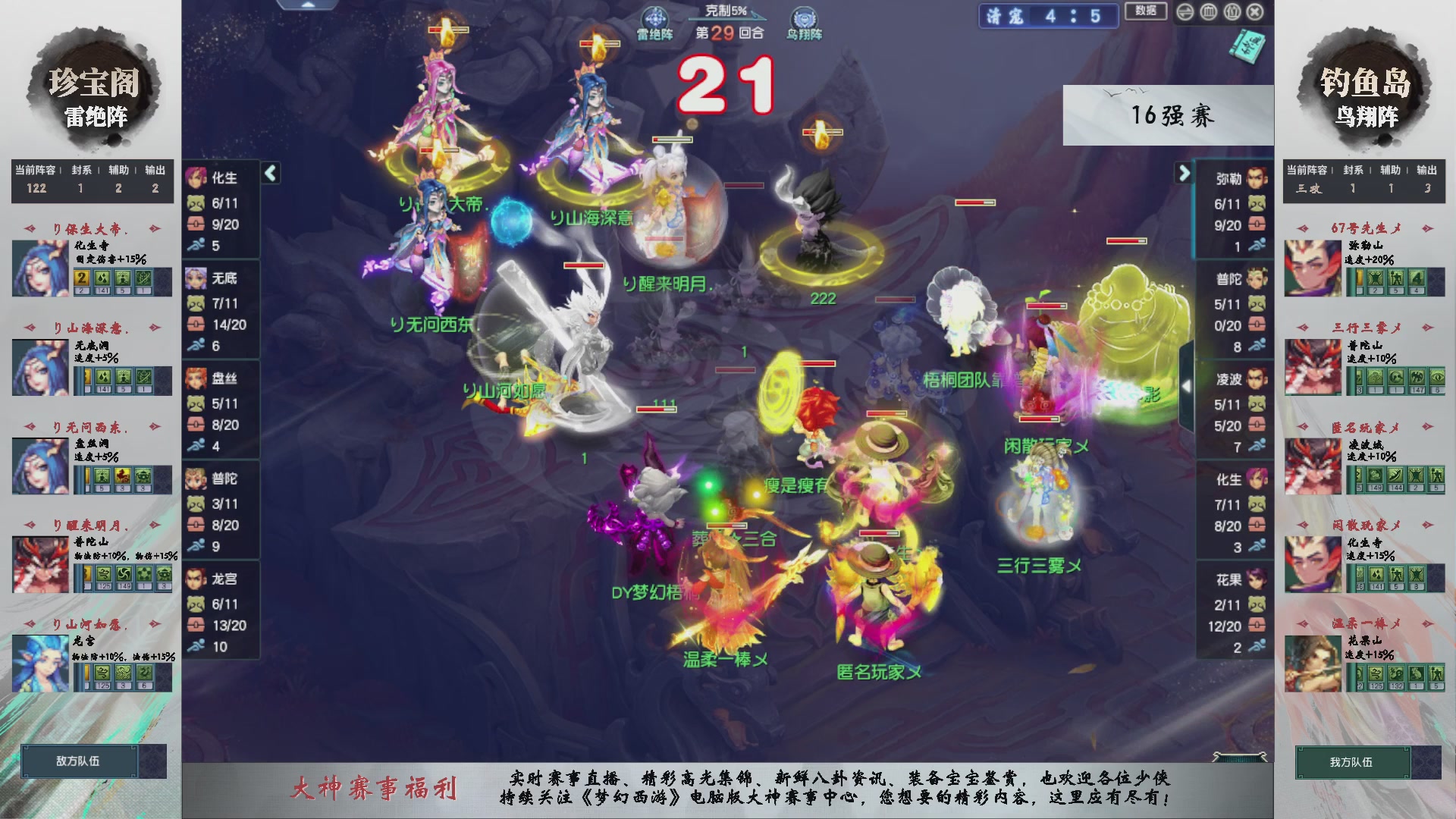Screen dimensions: 1456x819
Task: Select the 雷绝阵 formation icon at top
Action: click(x=657, y=15)
